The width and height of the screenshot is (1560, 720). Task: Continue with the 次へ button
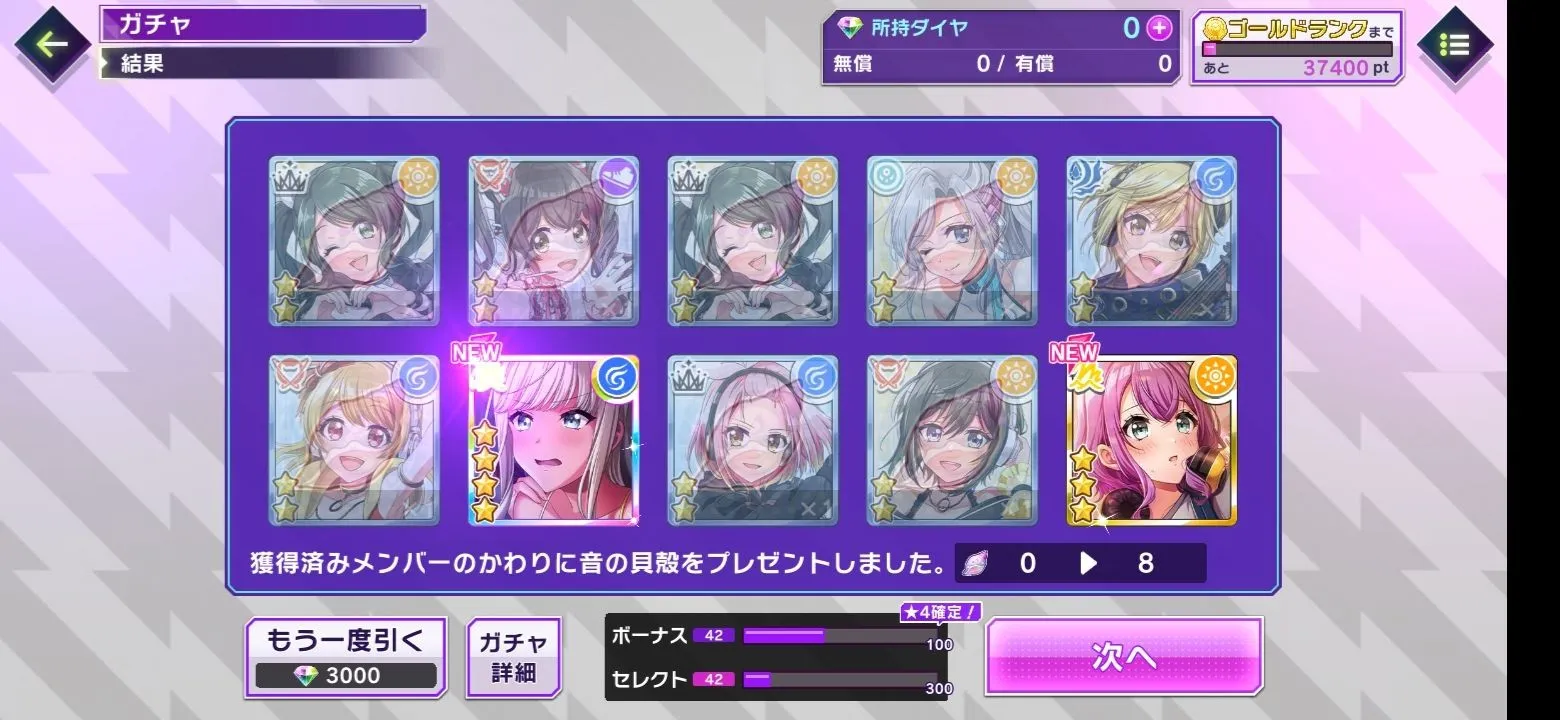pos(1124,656)
